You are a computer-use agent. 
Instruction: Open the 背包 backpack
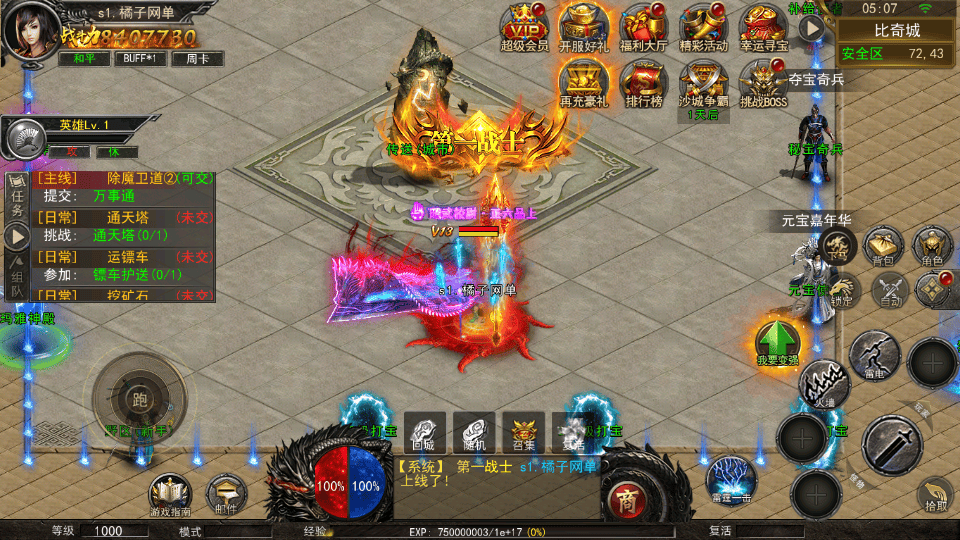(883, 246)
